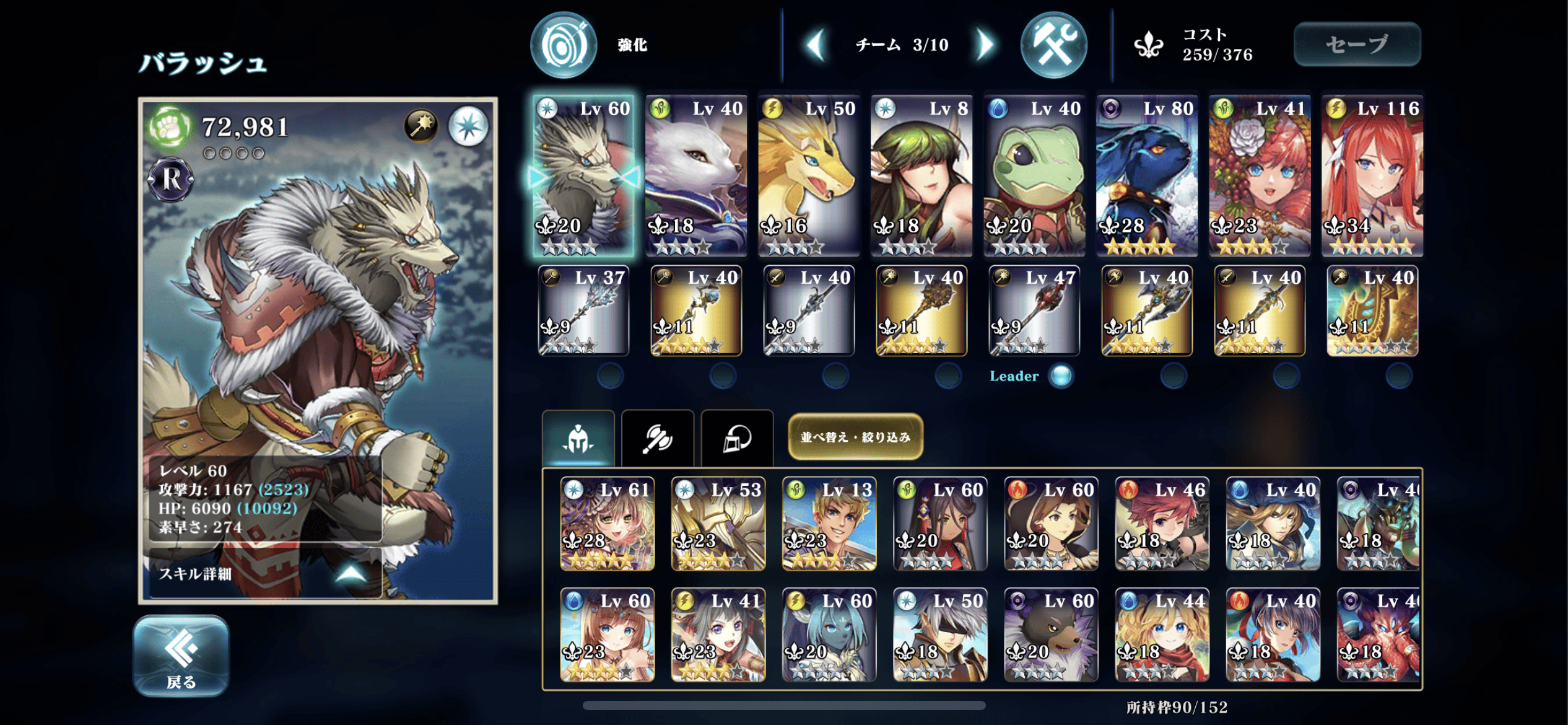The image size is (1568, 725).
Task: Select the helmet characters tab
Action: [x=578, y=439]
